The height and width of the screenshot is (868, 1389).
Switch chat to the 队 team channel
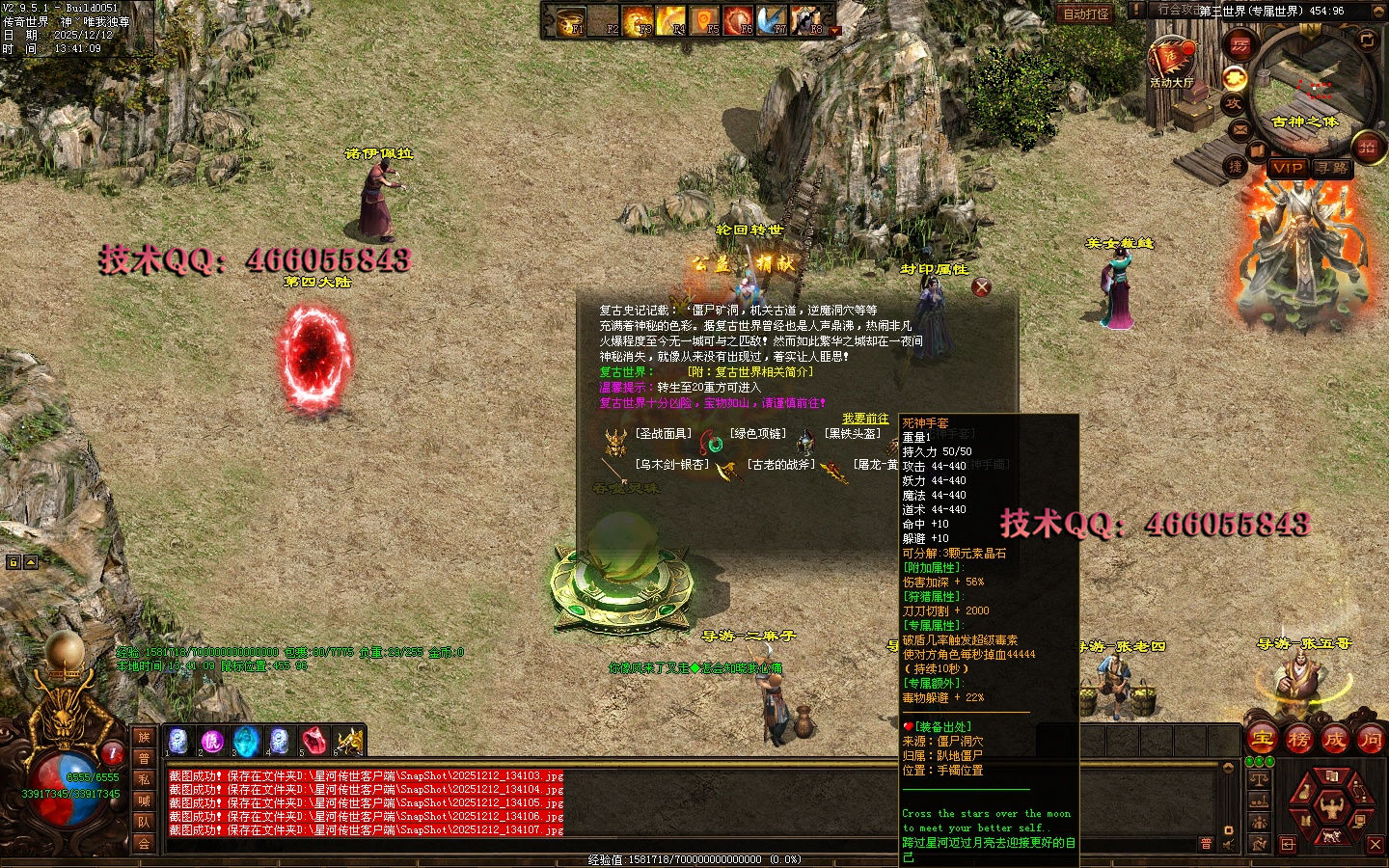pyautogui.click(x=144, y=822)
